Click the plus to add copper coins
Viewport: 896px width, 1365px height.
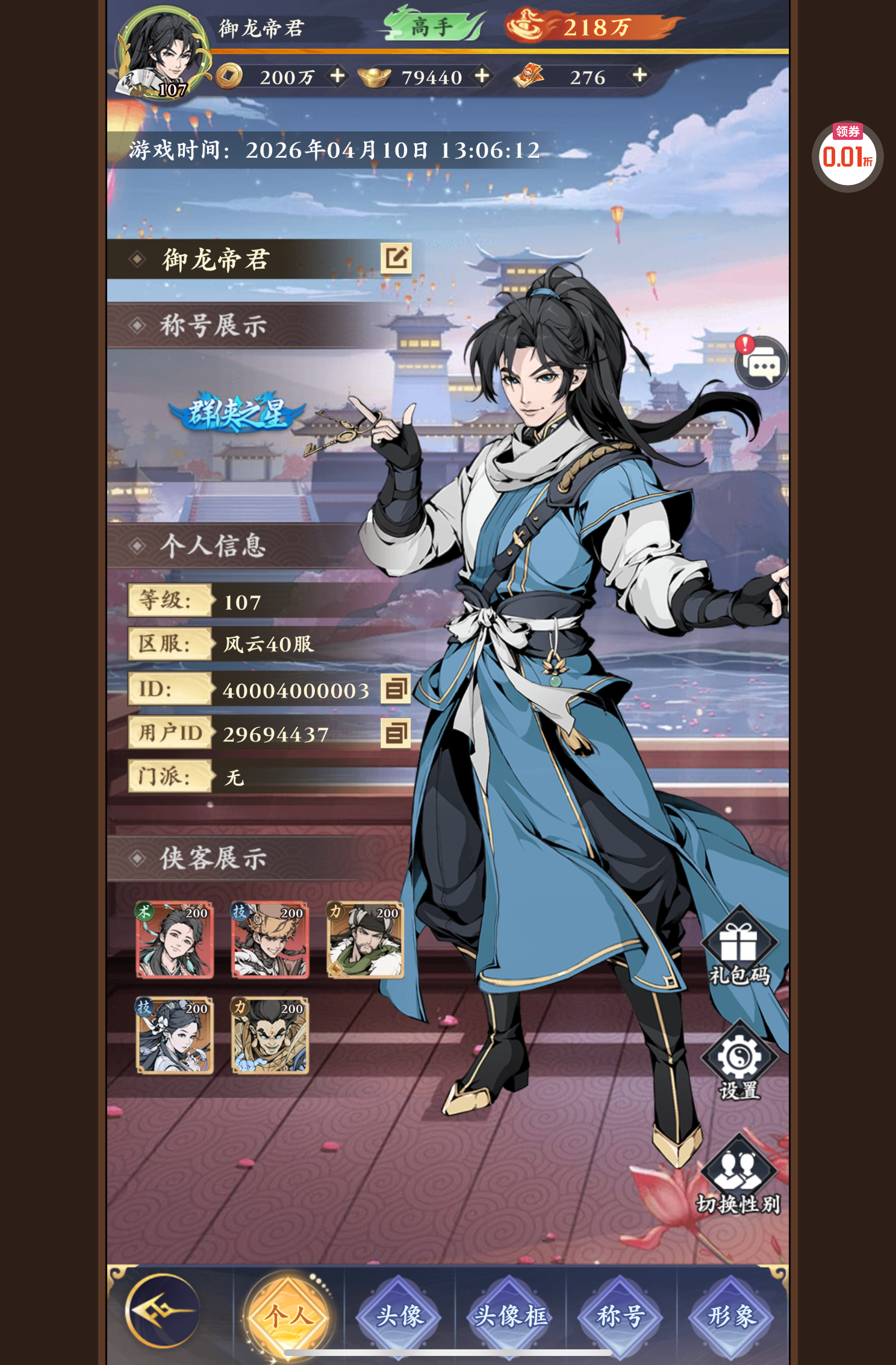point(338,77)
